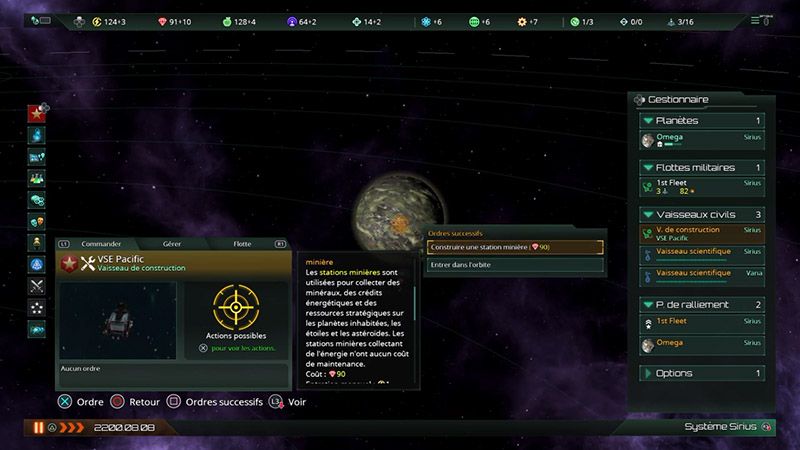Open the crossed swords sidebar icon
The height and width of the screenshot is (450, 800).
(37, 285)
